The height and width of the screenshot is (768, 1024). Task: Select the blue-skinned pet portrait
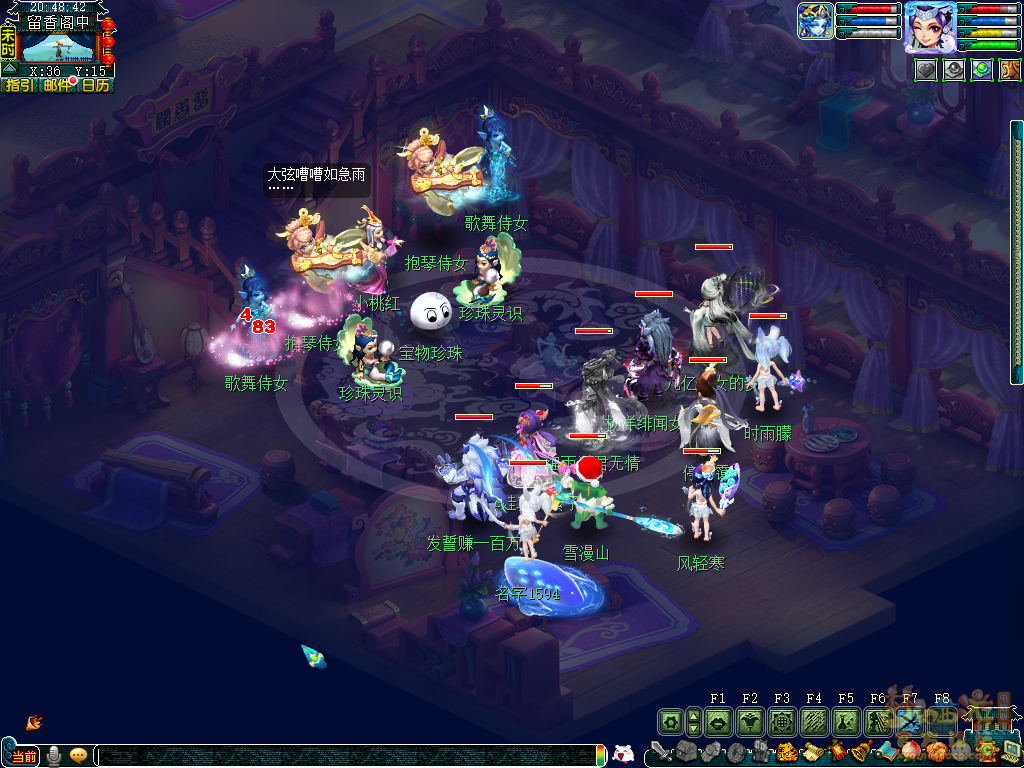pos(815,21)
